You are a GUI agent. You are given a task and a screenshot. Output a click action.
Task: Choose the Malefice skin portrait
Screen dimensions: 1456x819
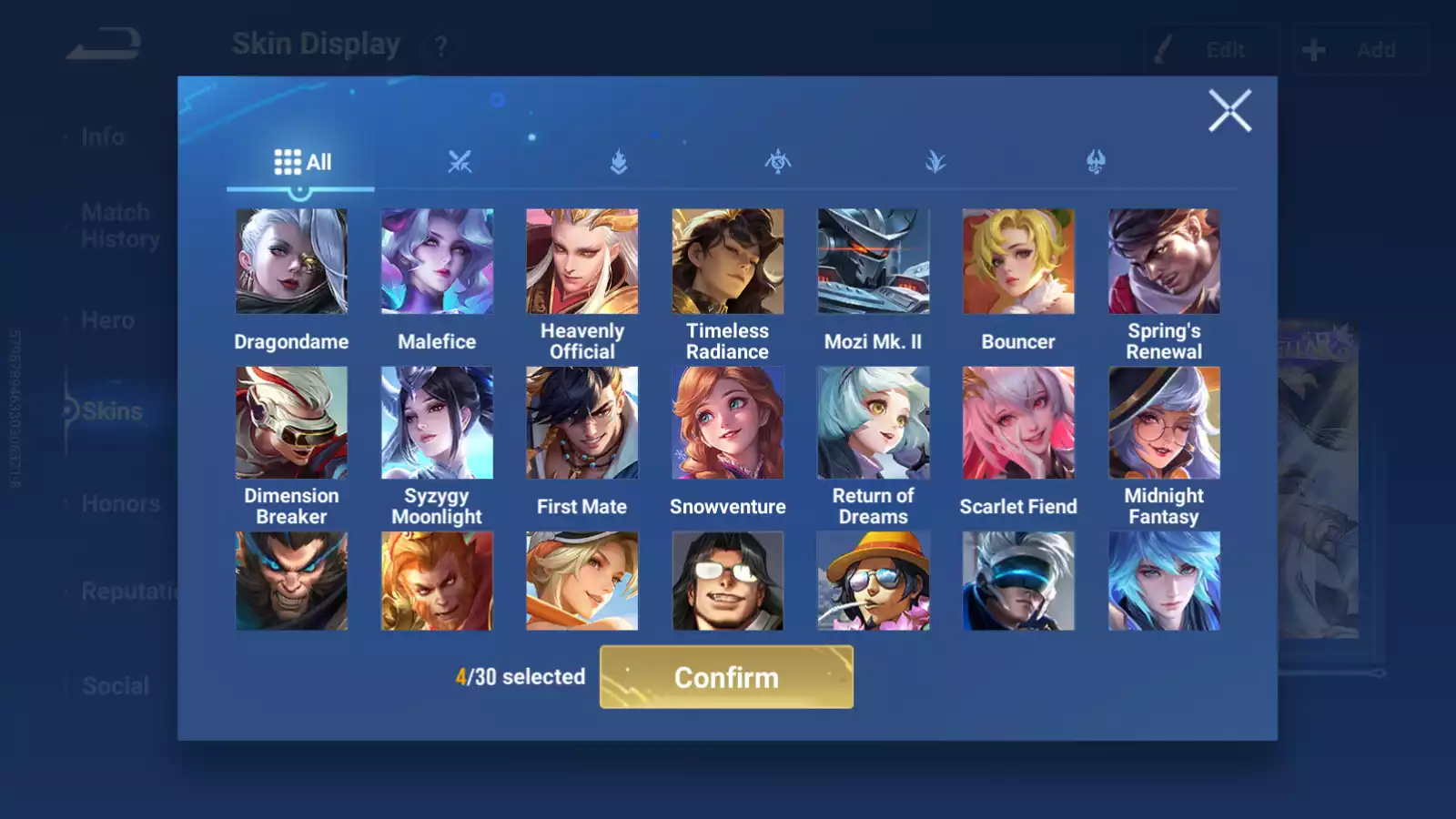[437, 262]
